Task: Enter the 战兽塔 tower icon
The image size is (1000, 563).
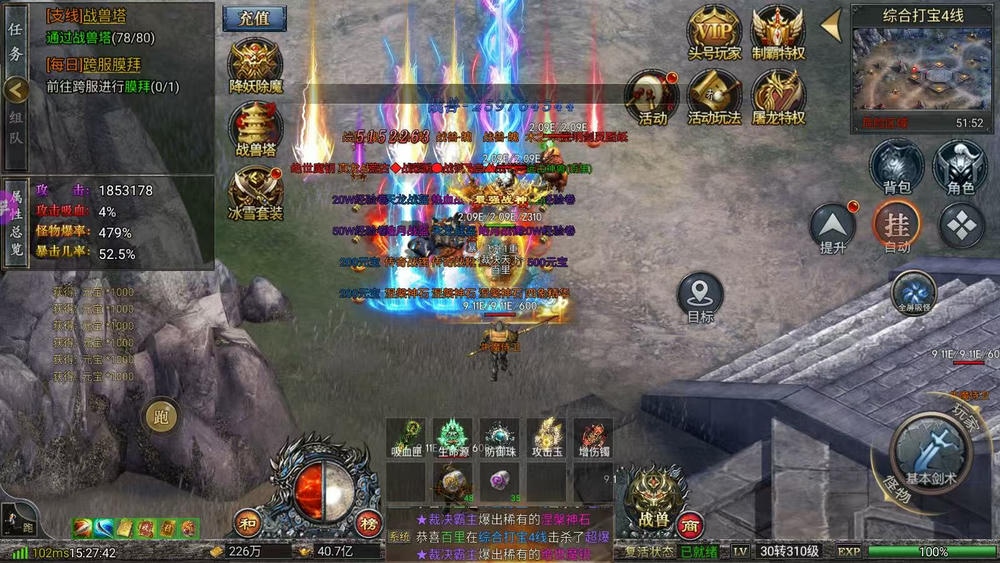Action: coord(255,126)
